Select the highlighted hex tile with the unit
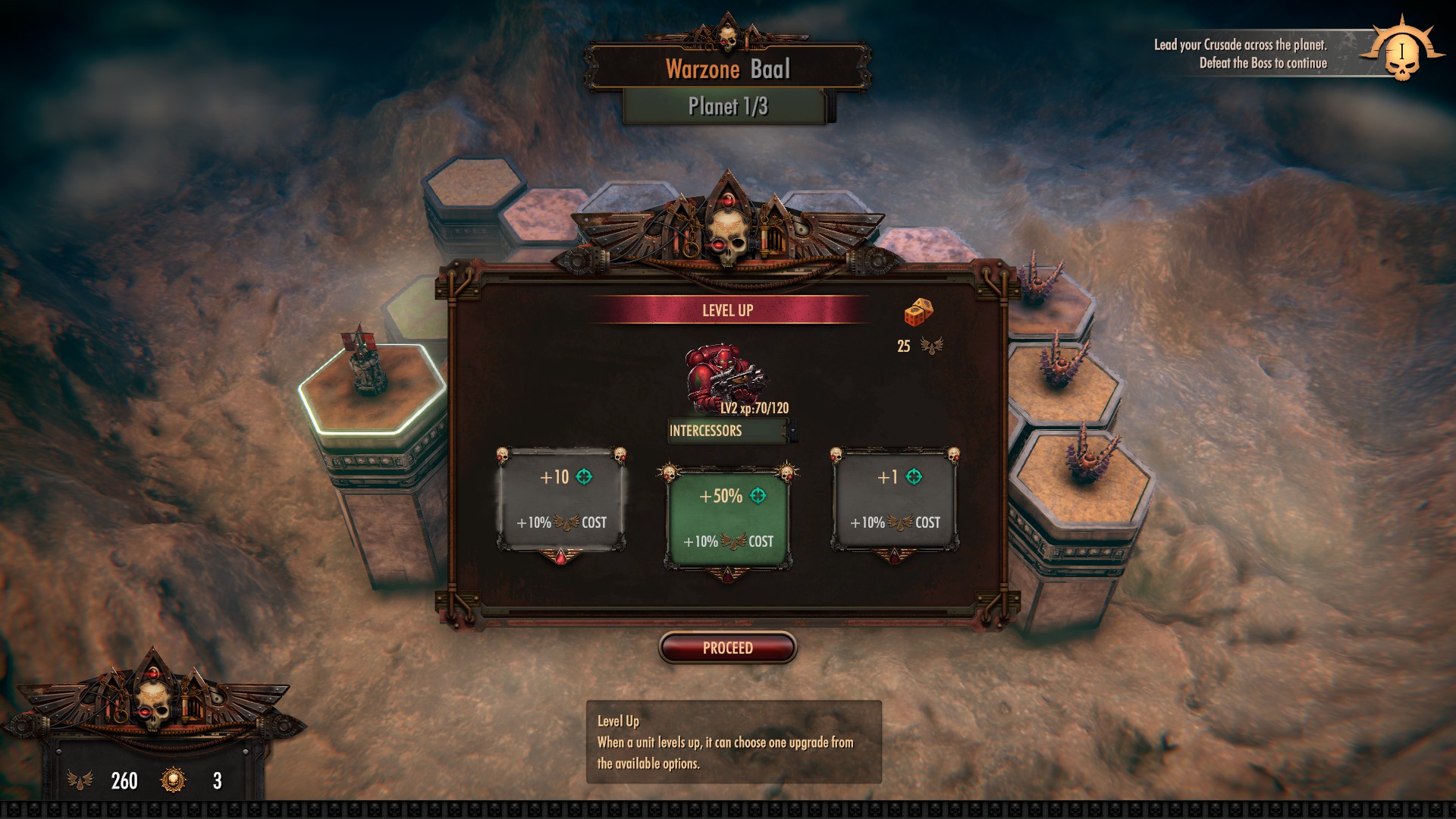Image resolution: width=1456 pixels, height=819 pixels. click(x=373, y=387)
